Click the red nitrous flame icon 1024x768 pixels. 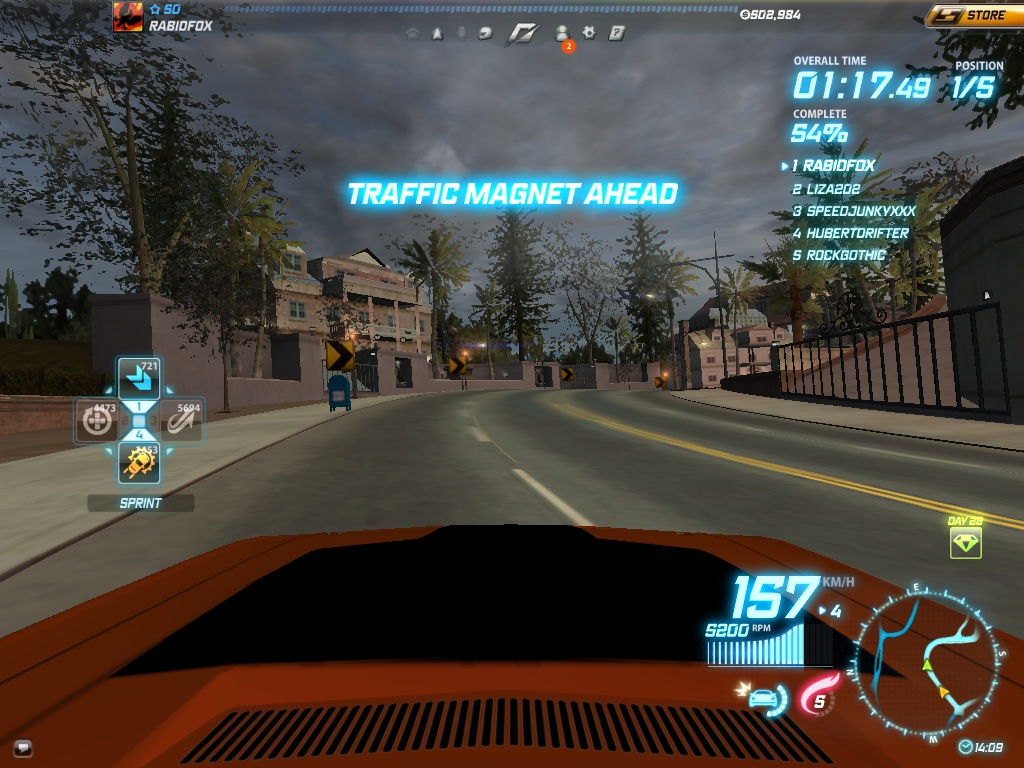817,697
